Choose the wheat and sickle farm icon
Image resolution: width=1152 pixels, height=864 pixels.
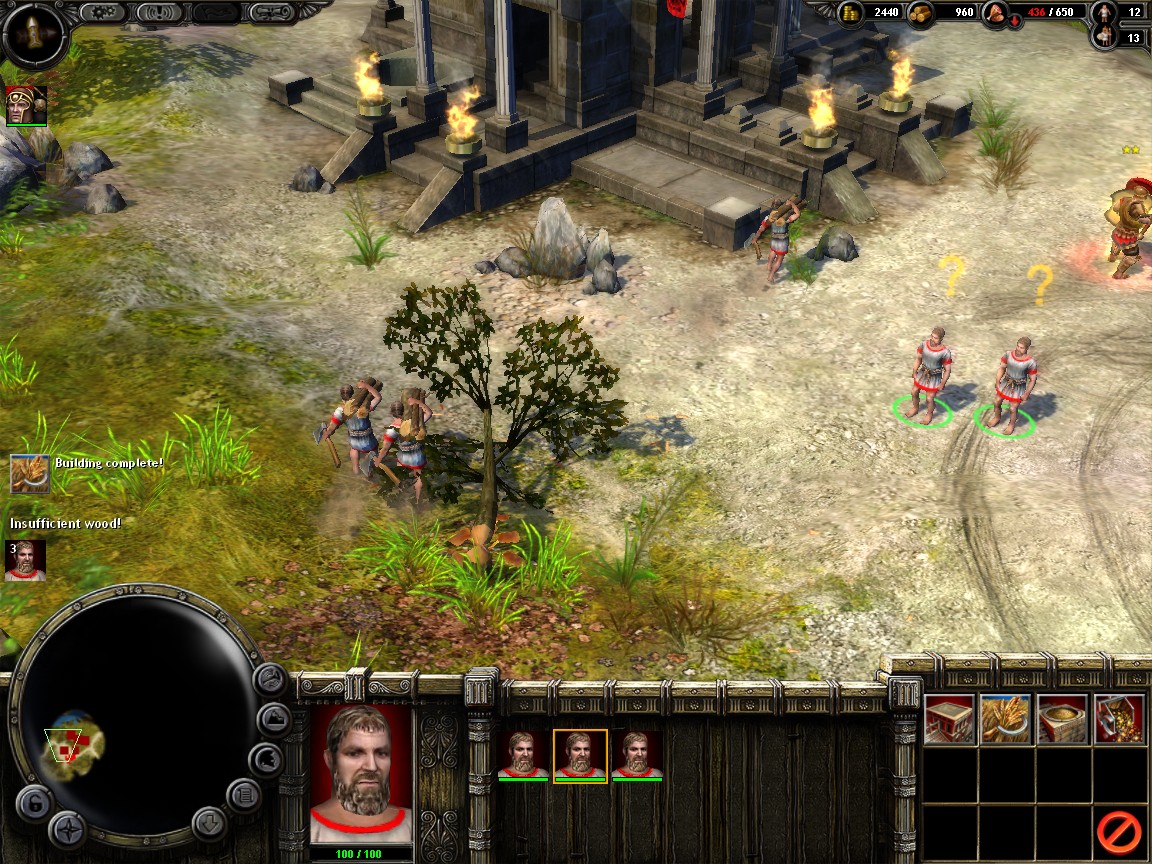[1005, 718]
